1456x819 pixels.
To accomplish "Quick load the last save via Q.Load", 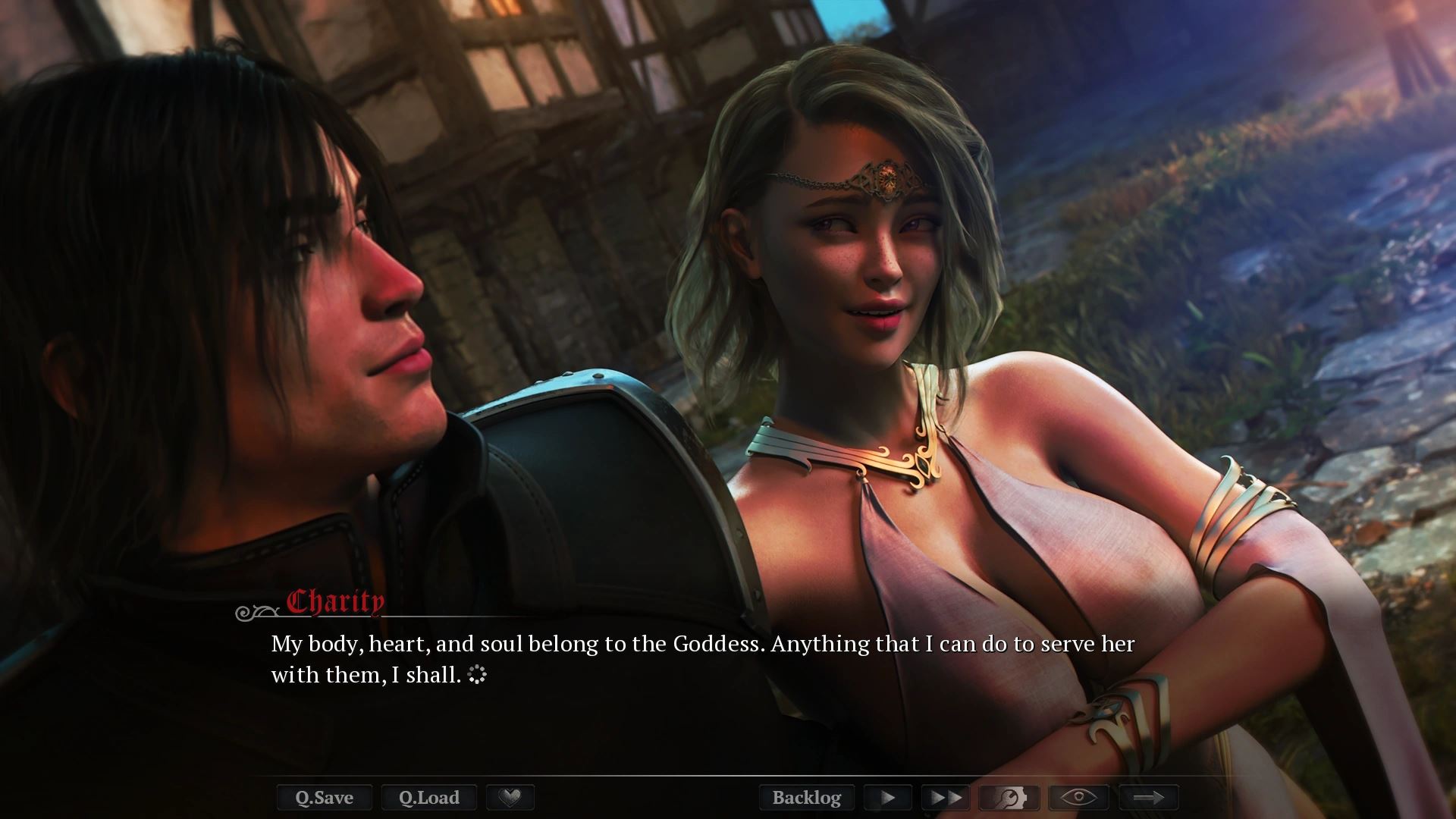I will [x=428, y=797].
